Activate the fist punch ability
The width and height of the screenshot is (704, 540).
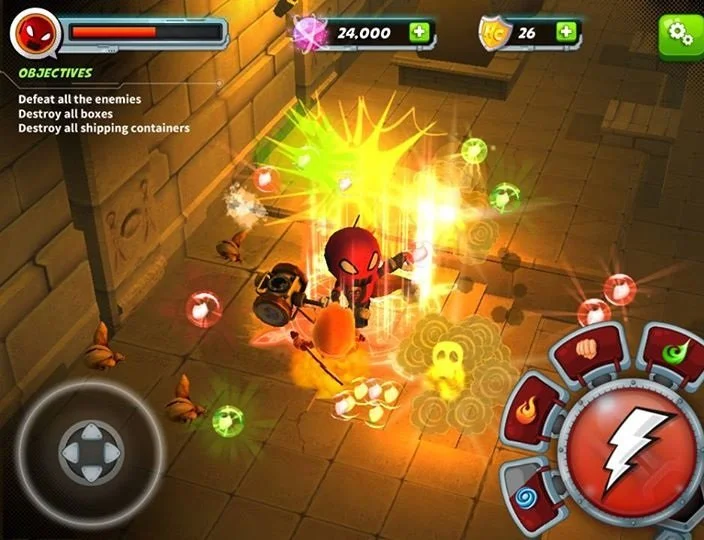[x=587, y=350]
